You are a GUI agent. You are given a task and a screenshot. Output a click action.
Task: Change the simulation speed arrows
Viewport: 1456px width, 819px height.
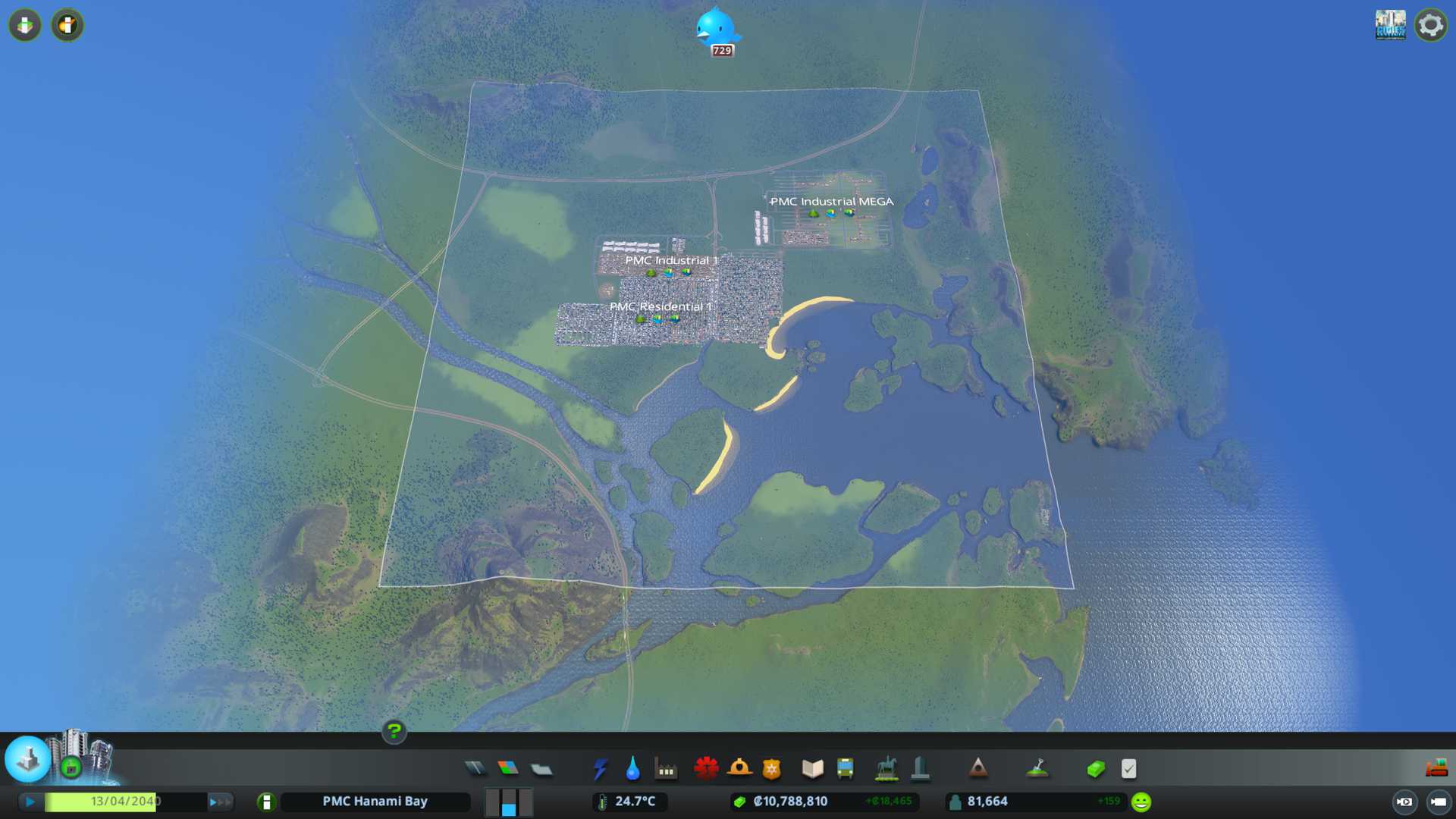tap(220, 802)
